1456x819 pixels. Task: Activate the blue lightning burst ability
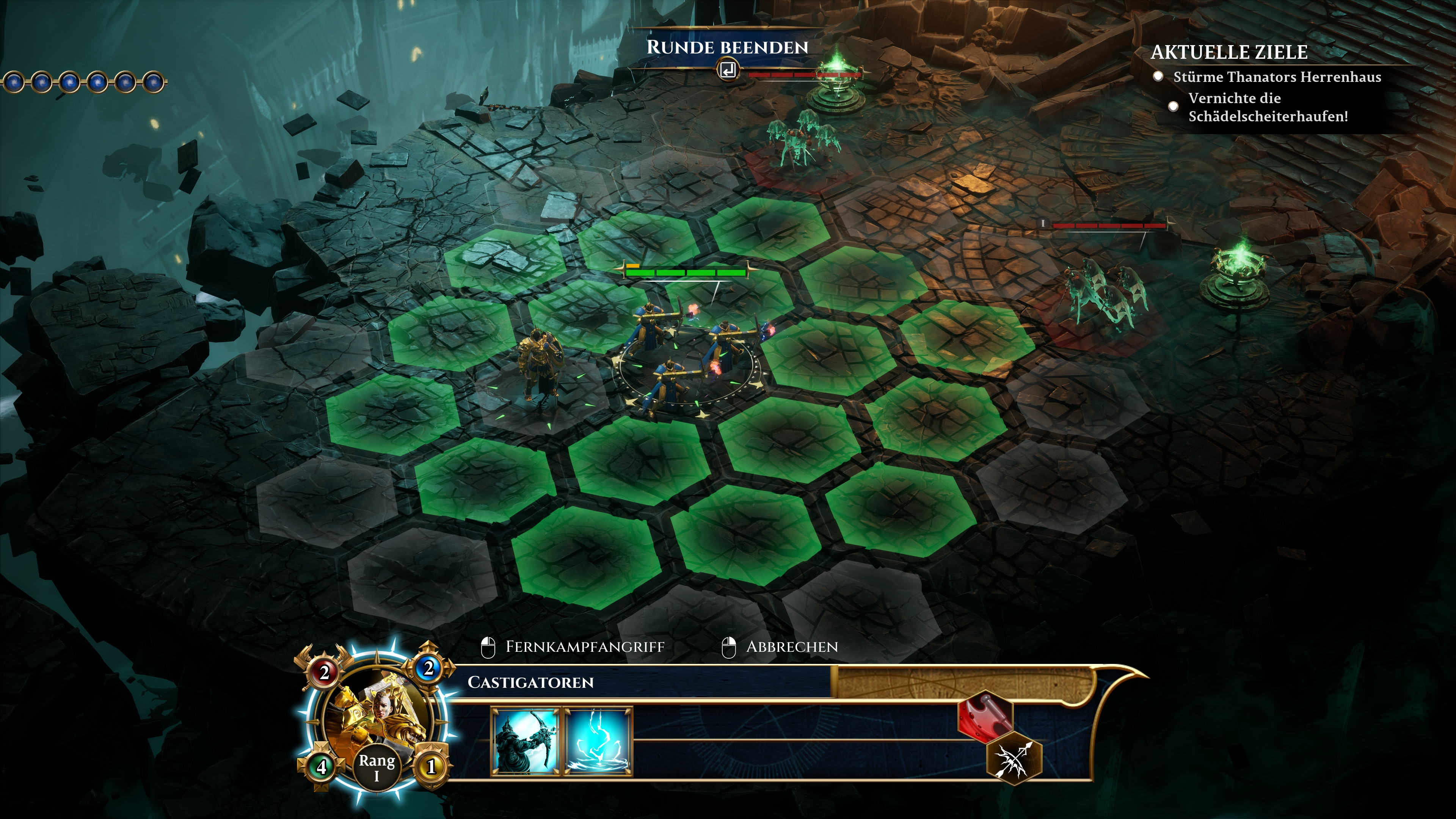[x=599, y=741]
